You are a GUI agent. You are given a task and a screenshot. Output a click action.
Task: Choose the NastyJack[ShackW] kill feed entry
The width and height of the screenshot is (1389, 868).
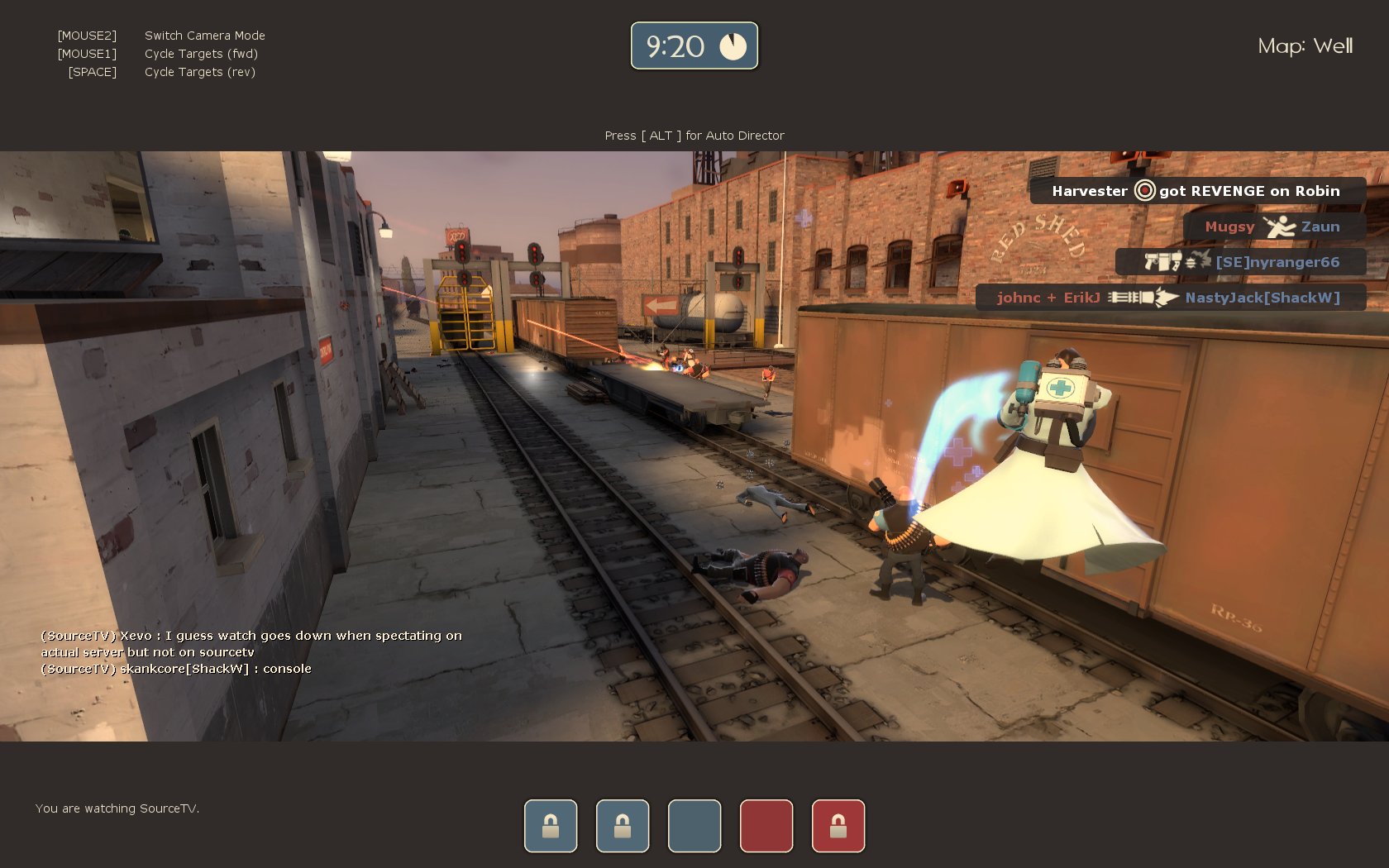tap(1169, 298)
